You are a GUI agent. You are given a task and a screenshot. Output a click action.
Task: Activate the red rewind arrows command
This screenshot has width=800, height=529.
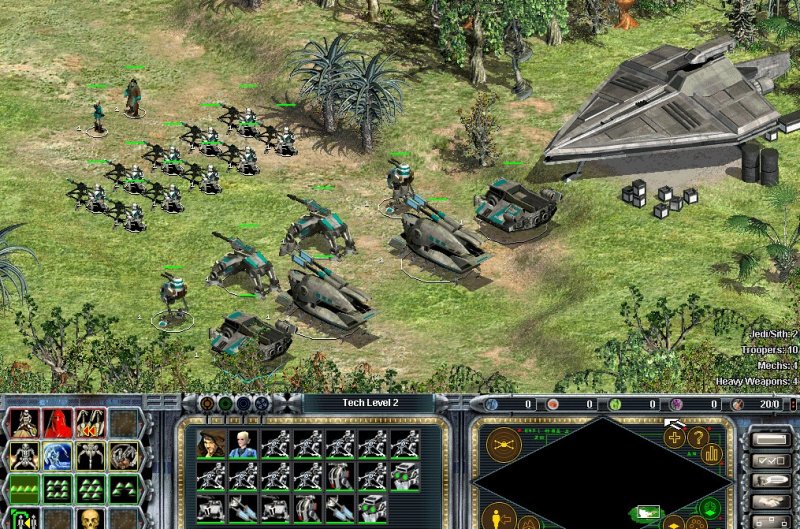tap(90, 424)
